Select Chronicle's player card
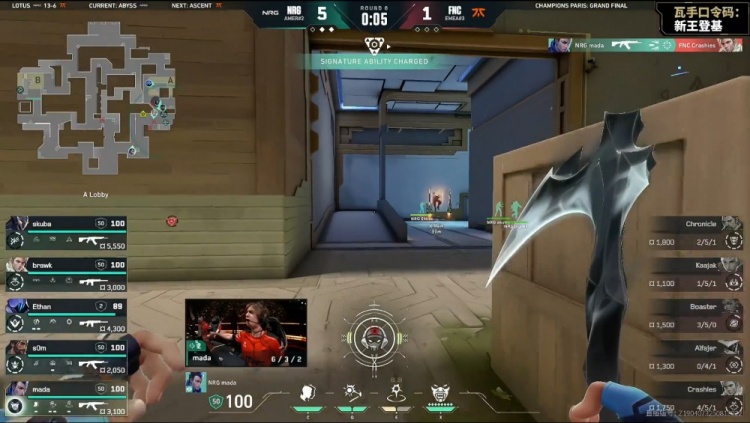This screenshot has height=423, width=750. point(697,233)
